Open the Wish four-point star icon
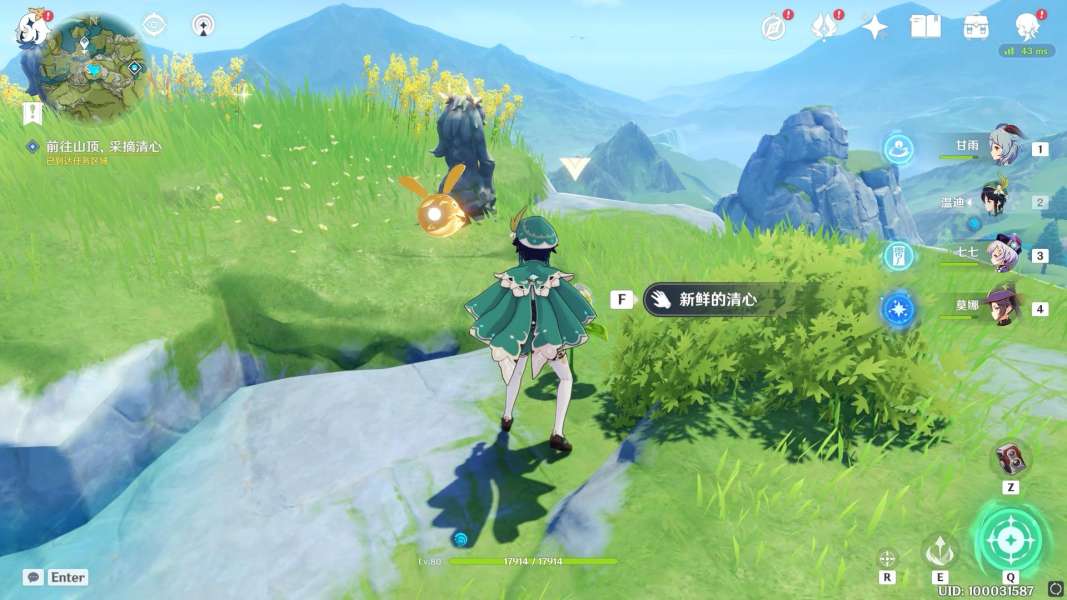The image size is (1067, 600). (875, 27)
